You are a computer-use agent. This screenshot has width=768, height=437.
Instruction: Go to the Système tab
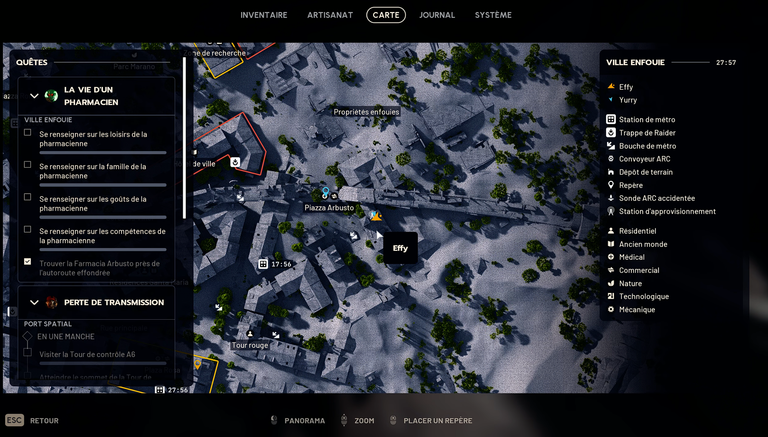[x=493, y=15]
